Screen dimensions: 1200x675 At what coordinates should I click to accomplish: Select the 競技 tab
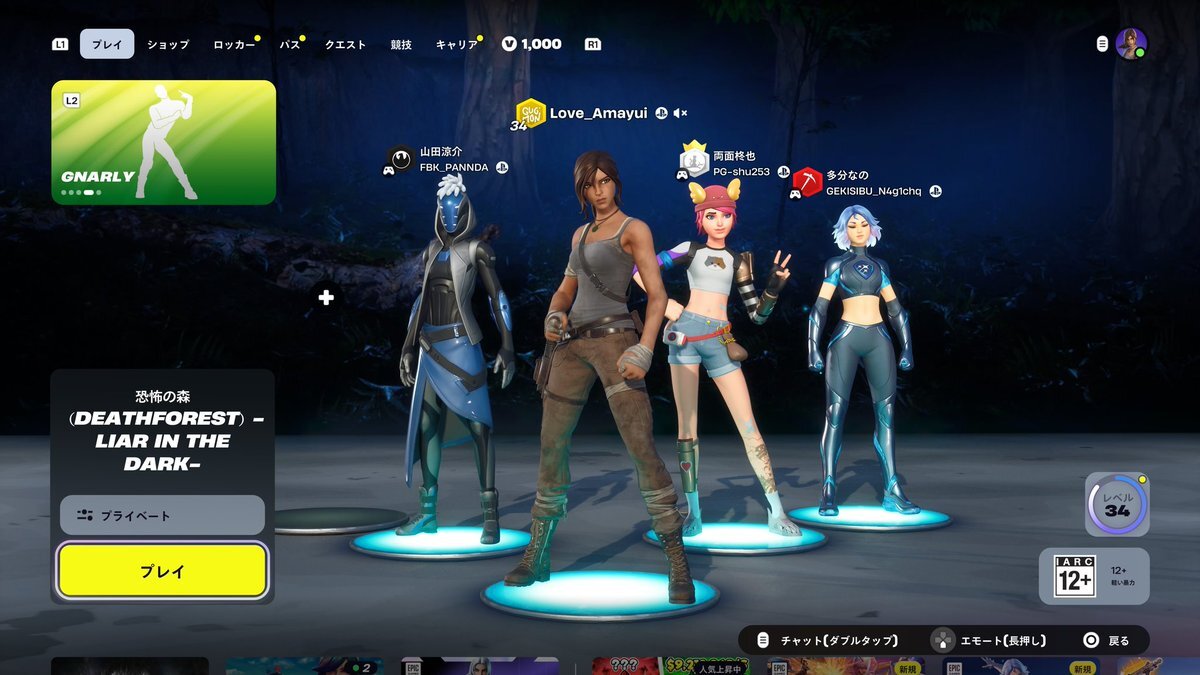pos(401,44)
